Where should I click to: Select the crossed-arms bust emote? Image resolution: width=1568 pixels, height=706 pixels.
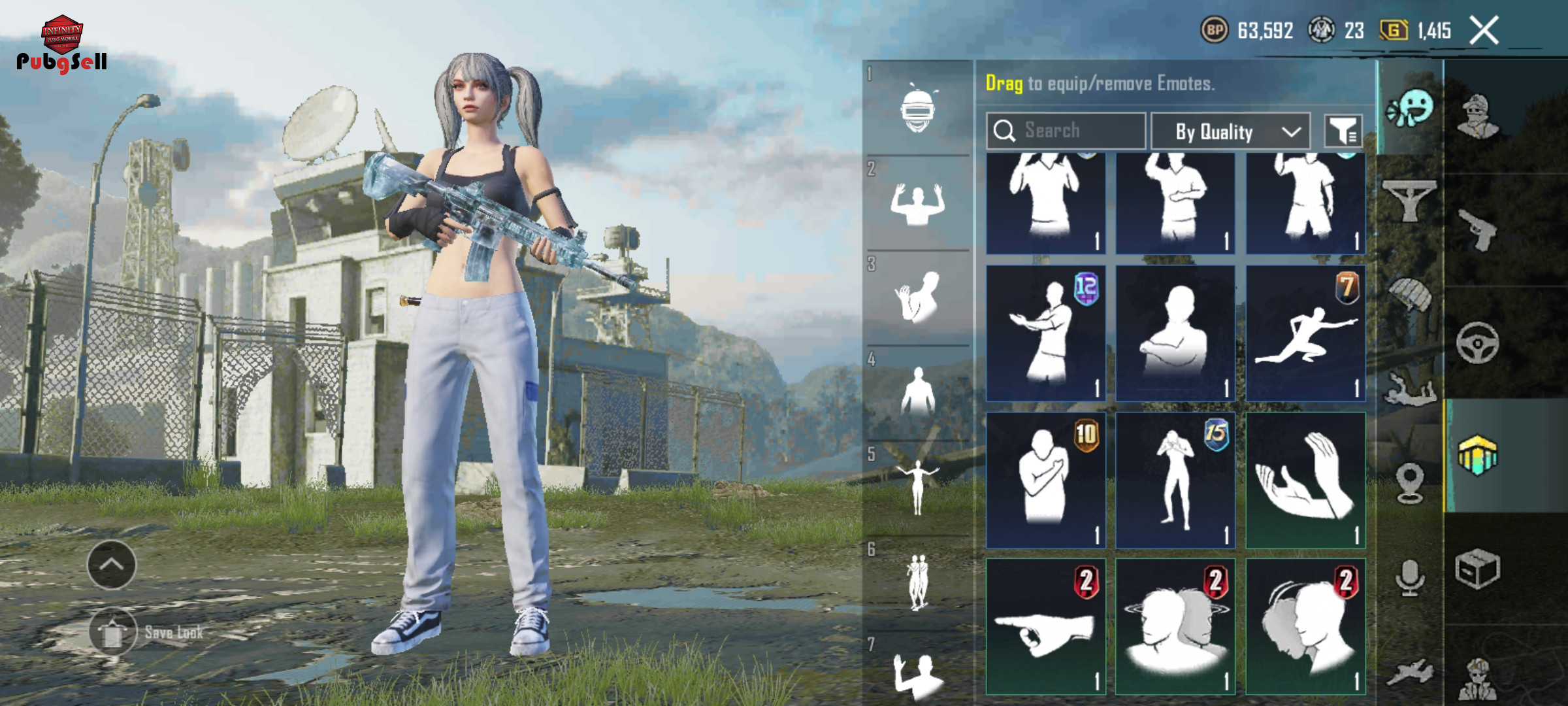[x=1175, y=333]
